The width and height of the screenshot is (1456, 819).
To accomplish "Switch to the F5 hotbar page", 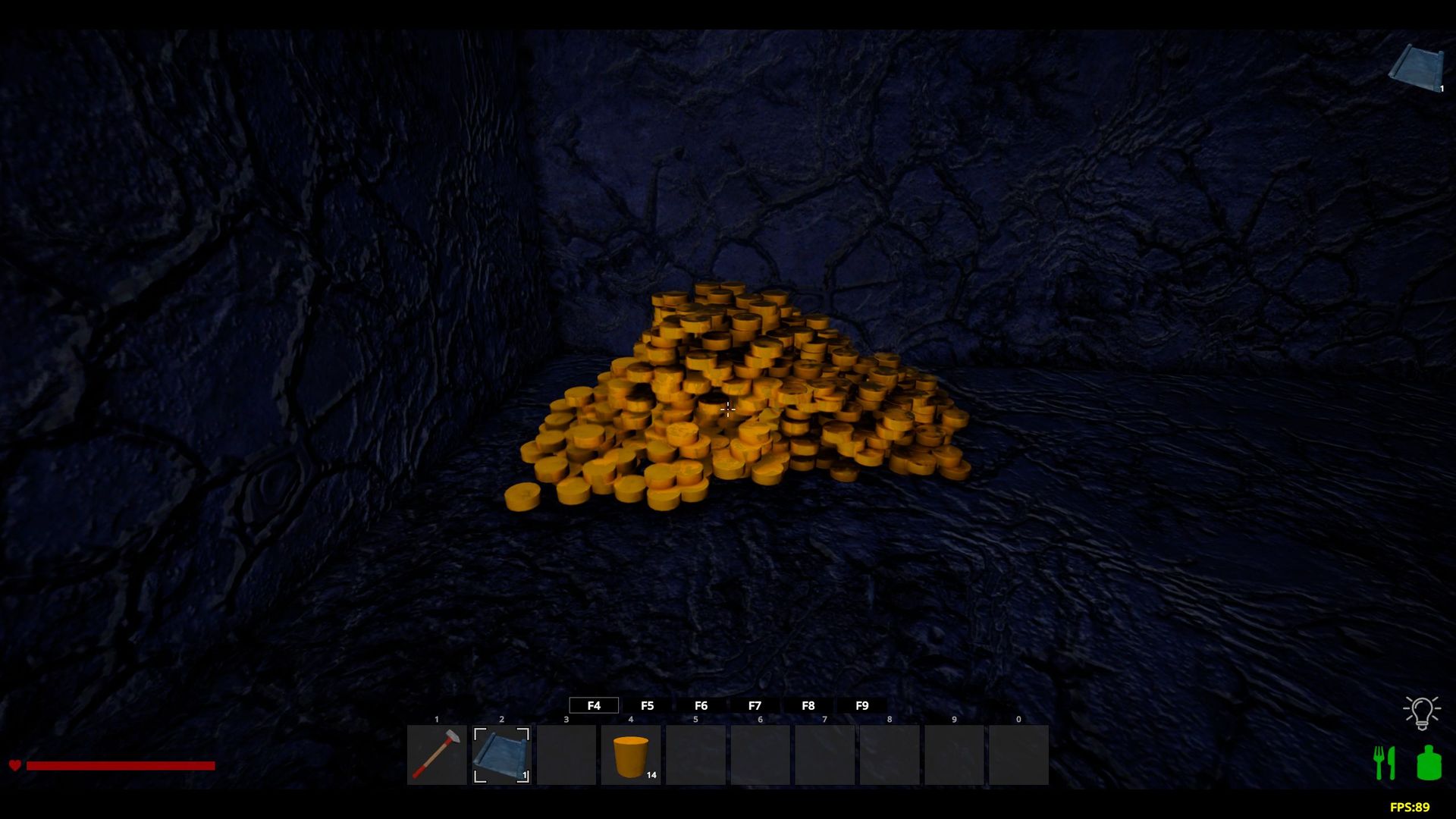I will pos(647,705).
